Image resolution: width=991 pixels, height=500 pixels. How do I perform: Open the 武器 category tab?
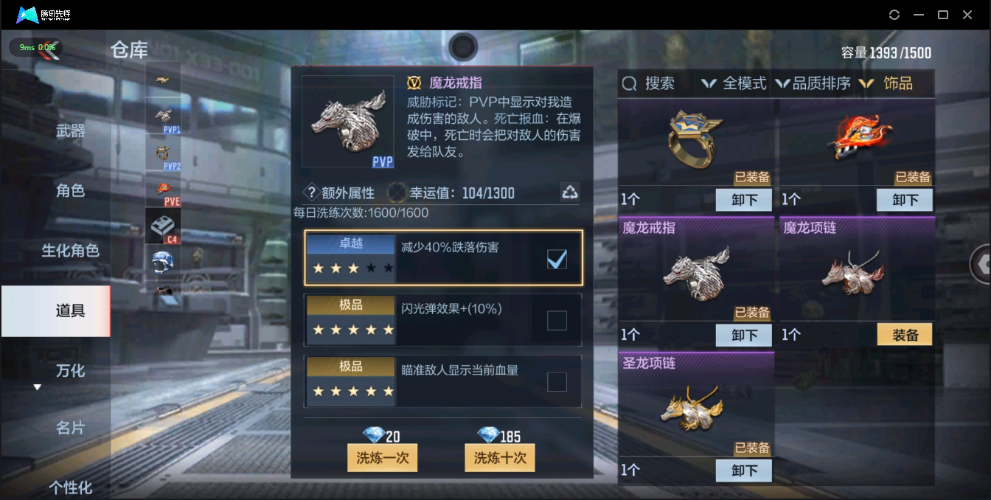[x=70, y=131]
